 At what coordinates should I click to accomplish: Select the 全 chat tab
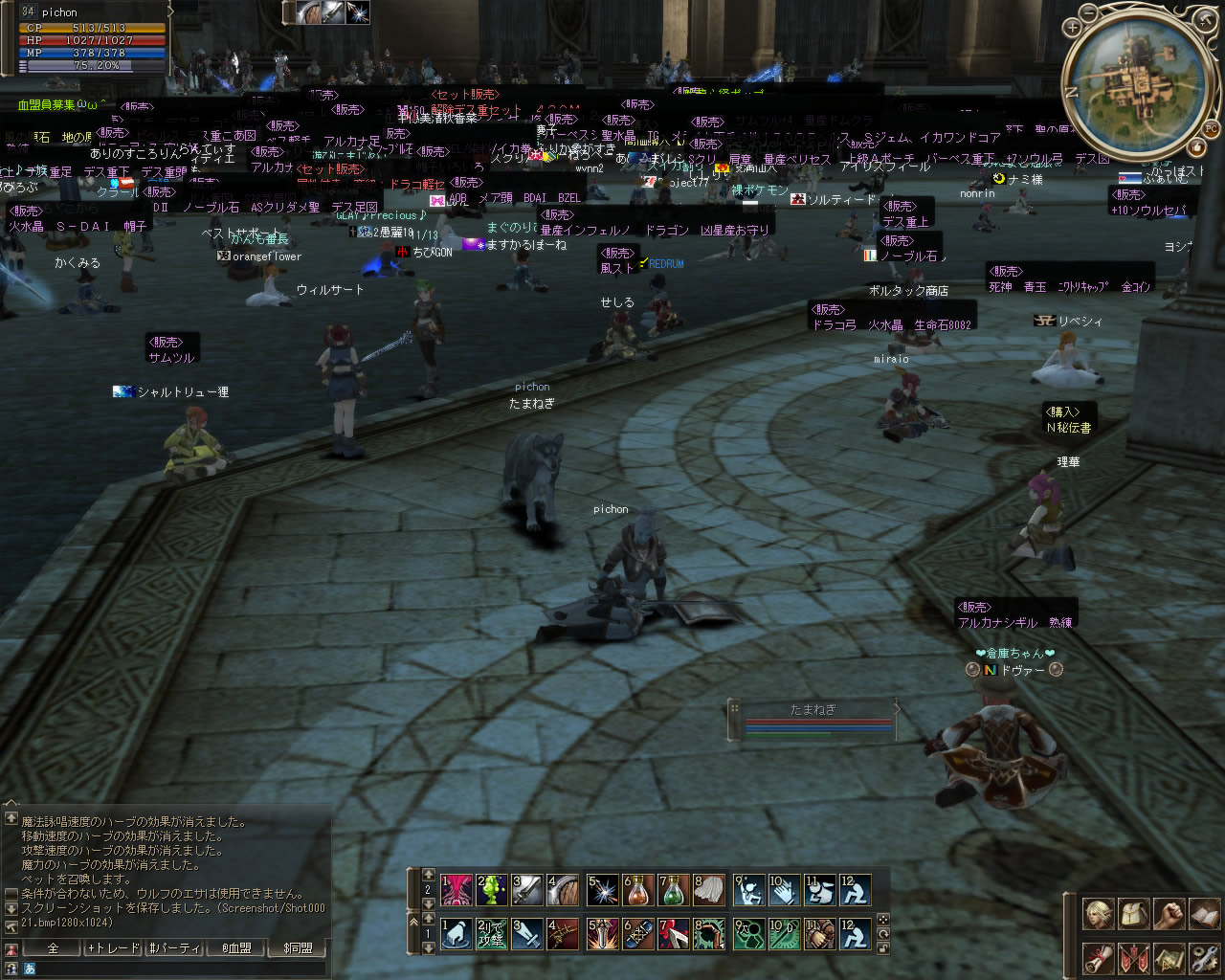(x=53, y=947)
